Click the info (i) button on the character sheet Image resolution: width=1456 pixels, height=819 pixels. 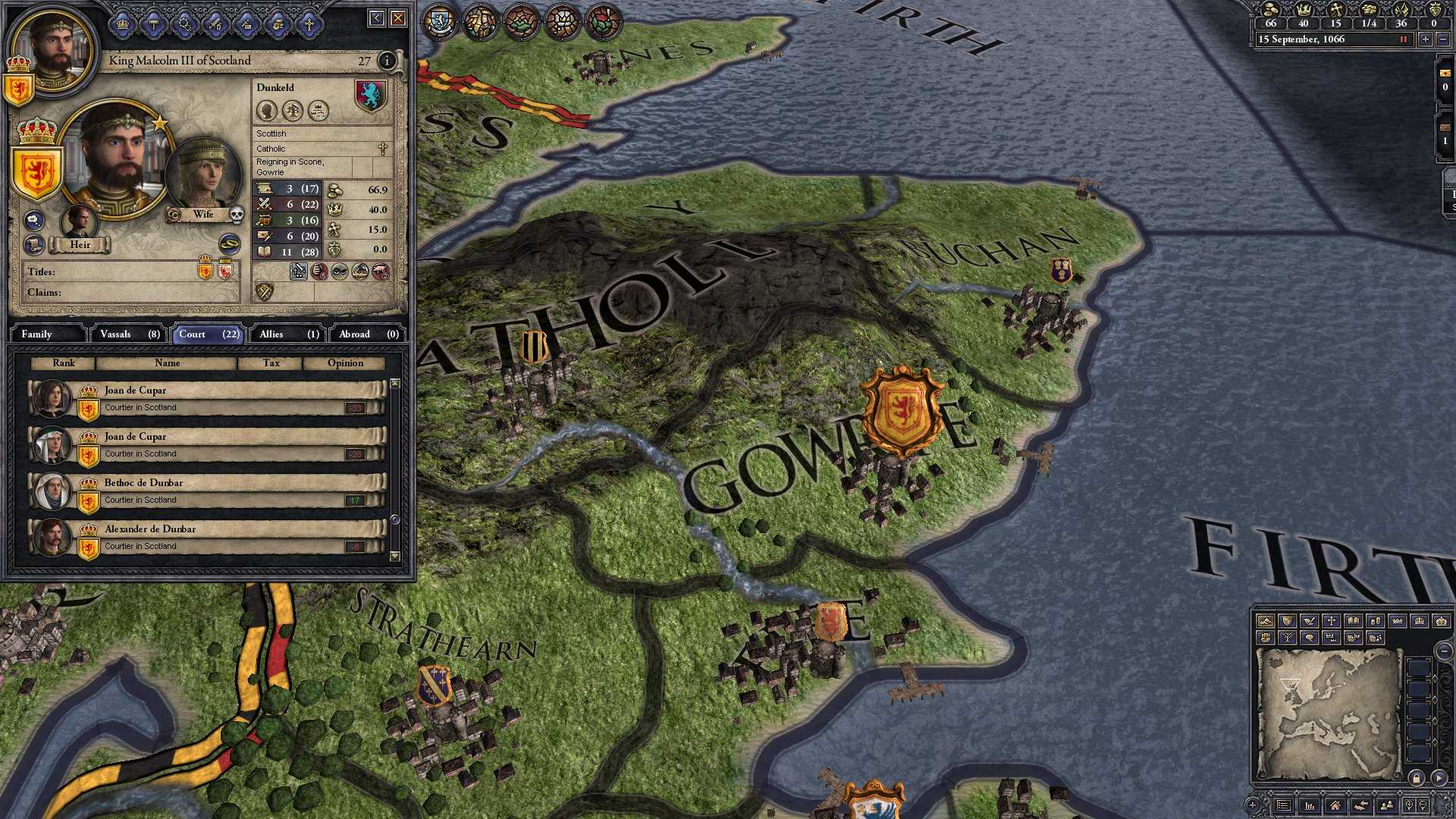tap(388, 61)
